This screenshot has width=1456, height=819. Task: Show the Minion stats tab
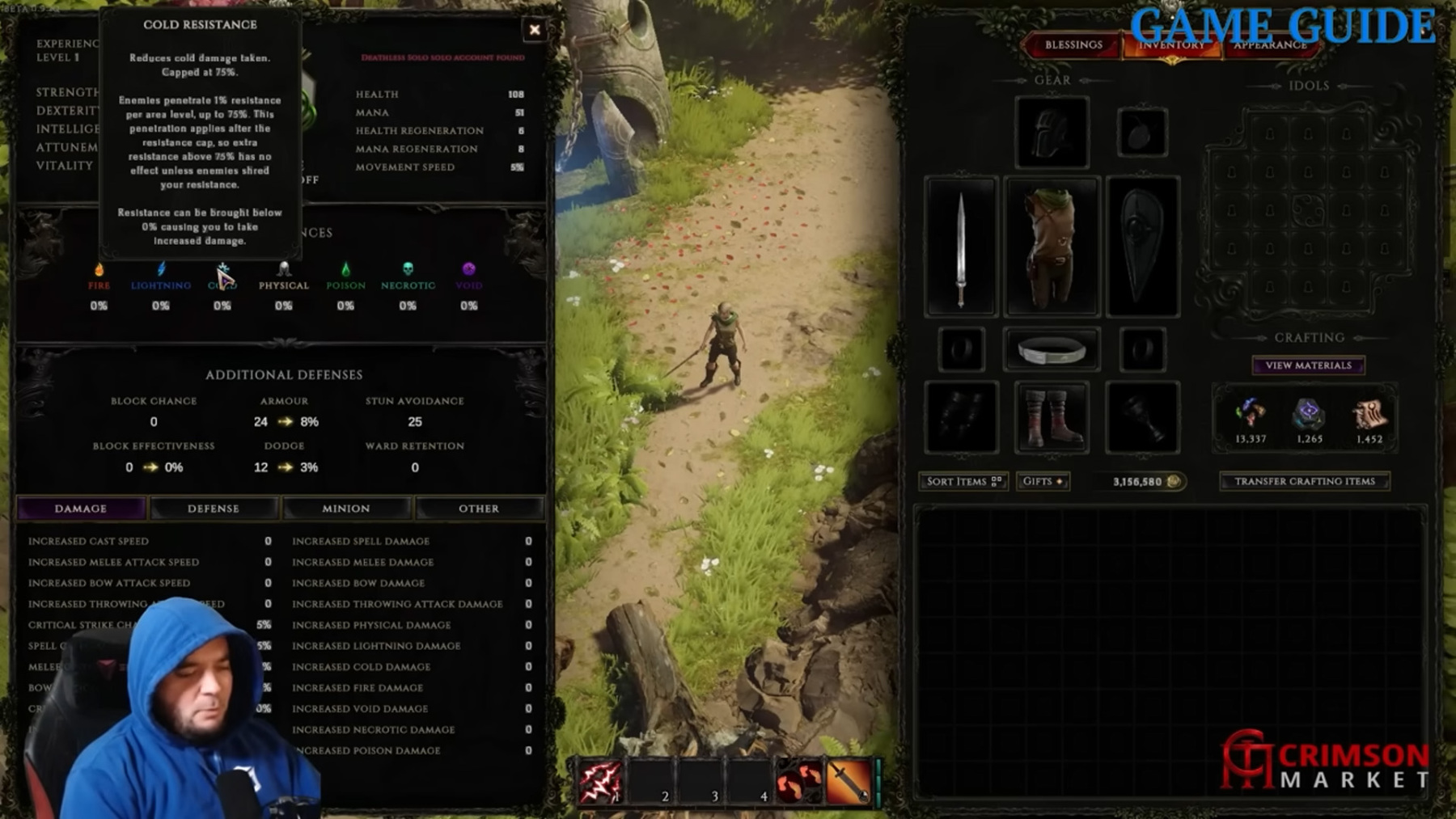click(346, 509)
